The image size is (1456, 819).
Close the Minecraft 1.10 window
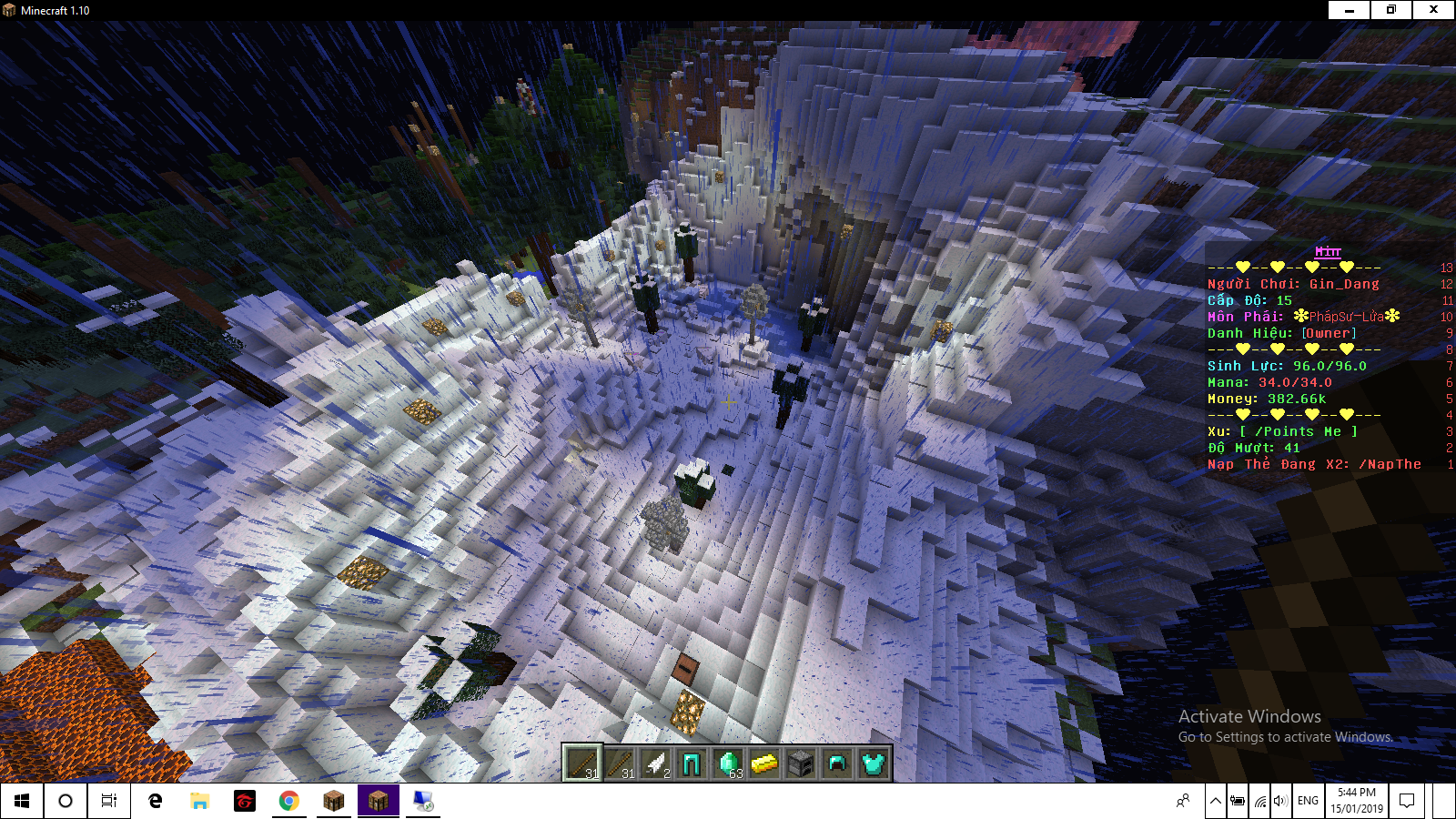click(1433, 10)
